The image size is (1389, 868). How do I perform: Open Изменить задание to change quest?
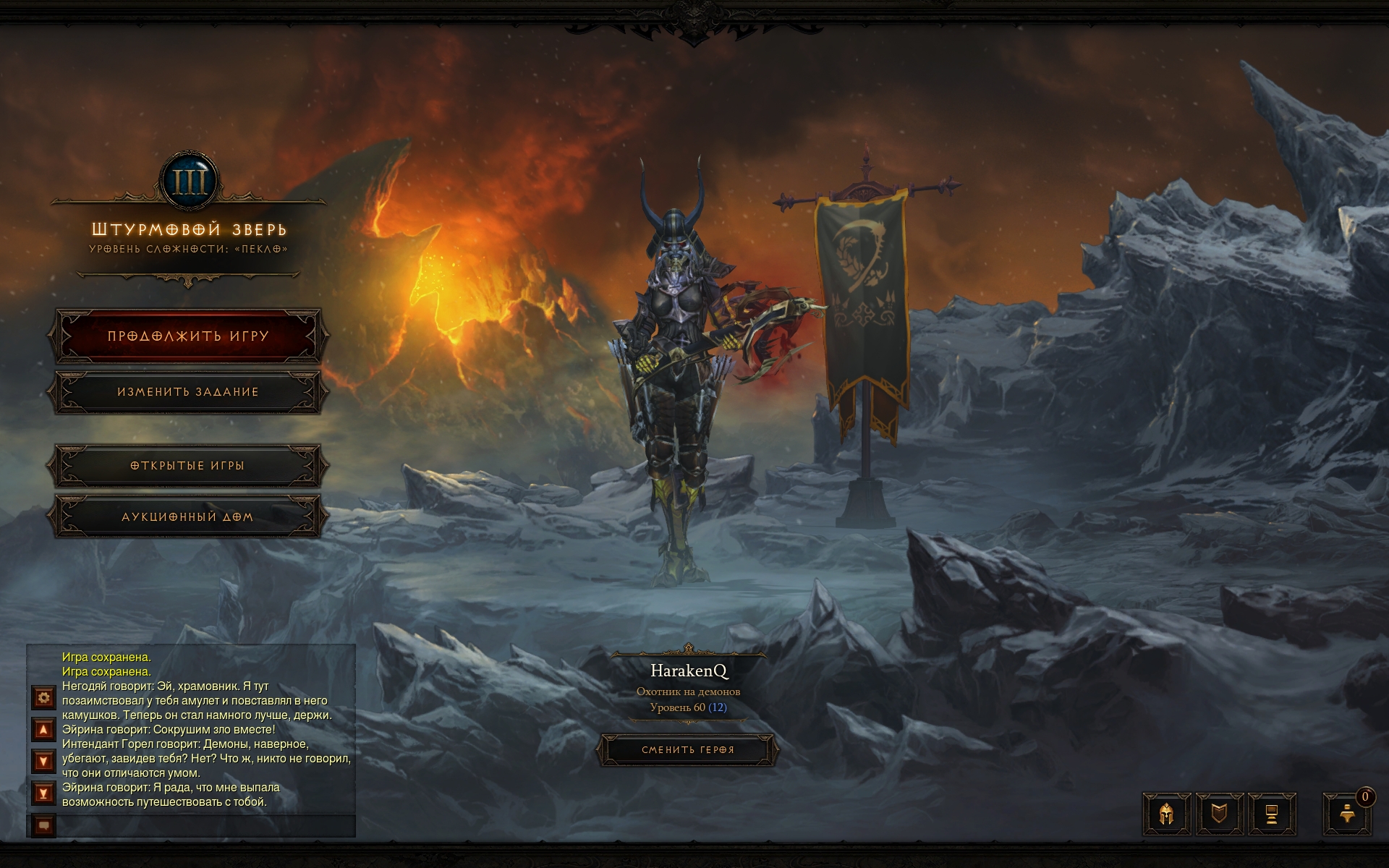tap(188, 392)
